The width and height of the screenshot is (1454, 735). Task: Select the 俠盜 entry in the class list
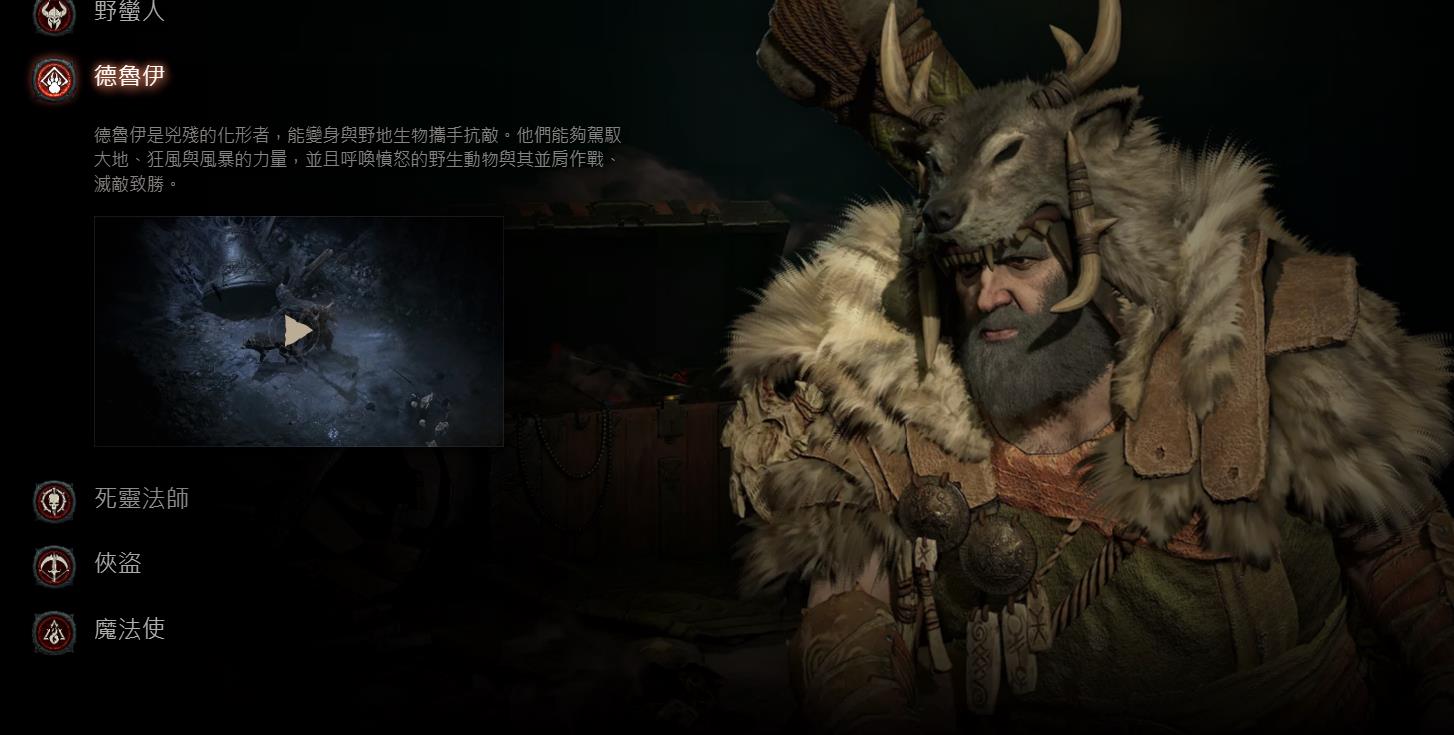click(120, 564)
